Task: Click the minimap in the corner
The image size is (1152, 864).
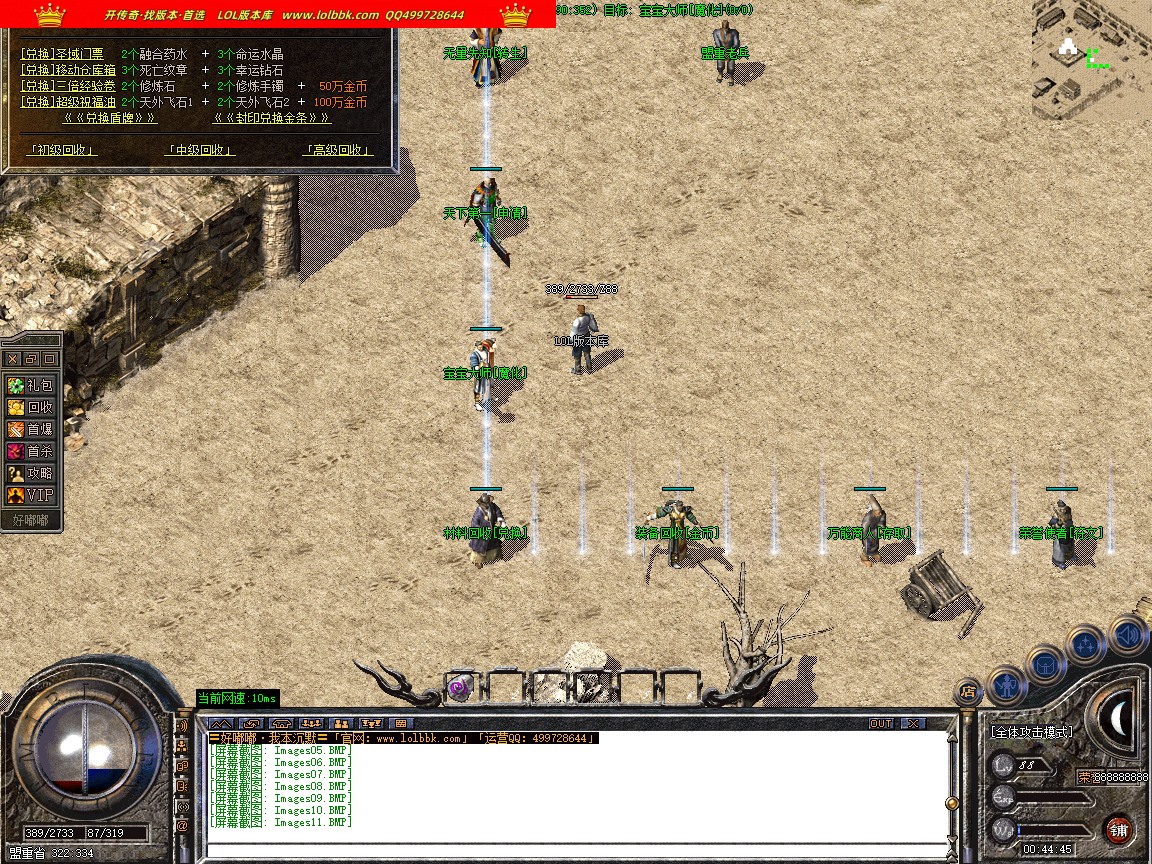Action: click(1091, 59)
